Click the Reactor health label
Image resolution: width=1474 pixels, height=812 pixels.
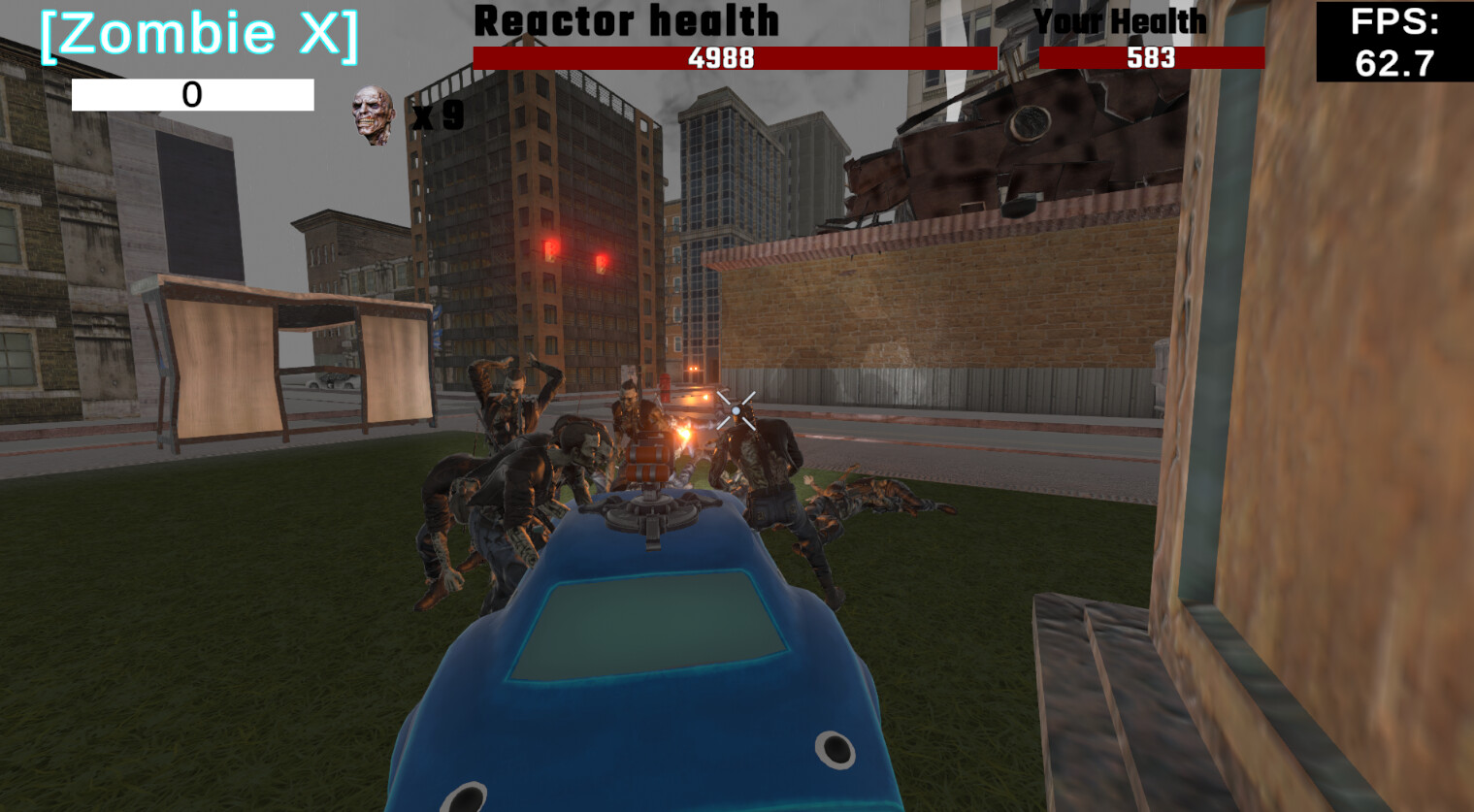click(x=626, y=21)
